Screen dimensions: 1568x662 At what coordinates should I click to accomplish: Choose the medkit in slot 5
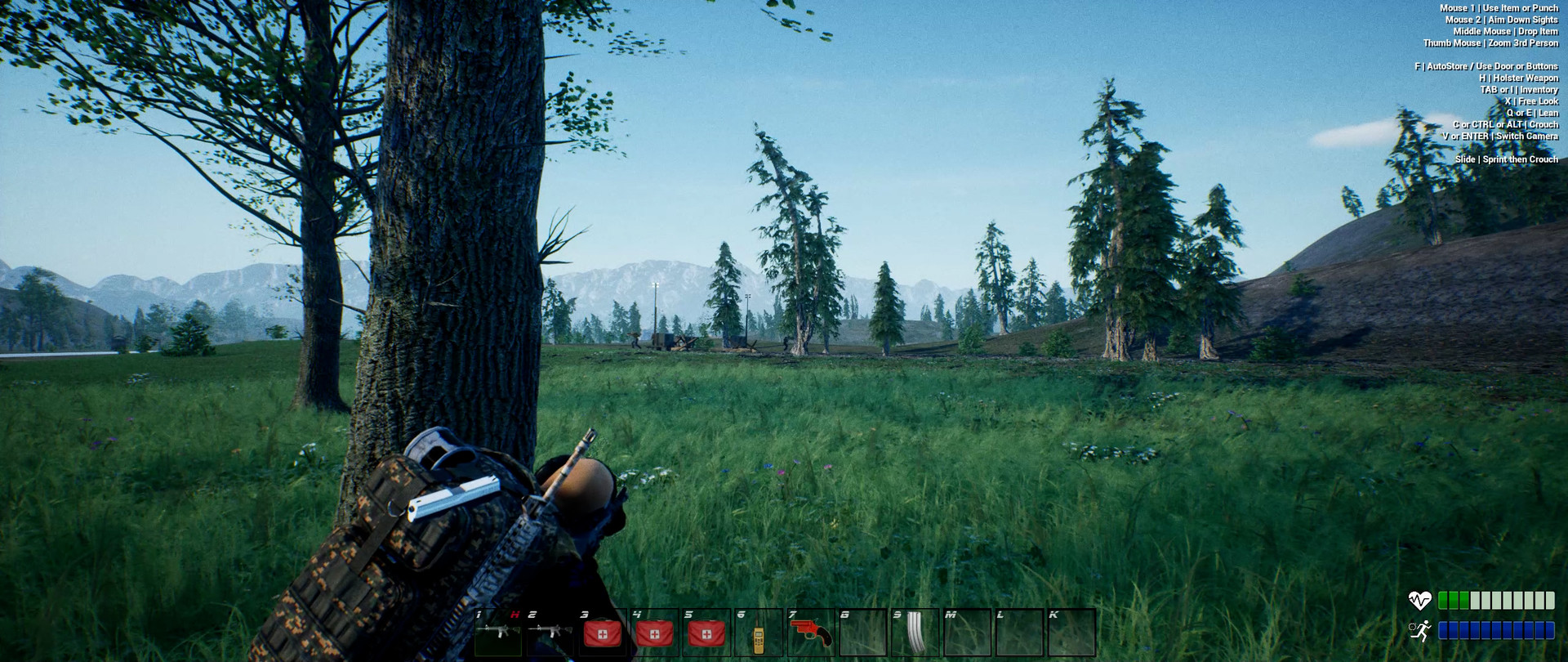point(706,633)
